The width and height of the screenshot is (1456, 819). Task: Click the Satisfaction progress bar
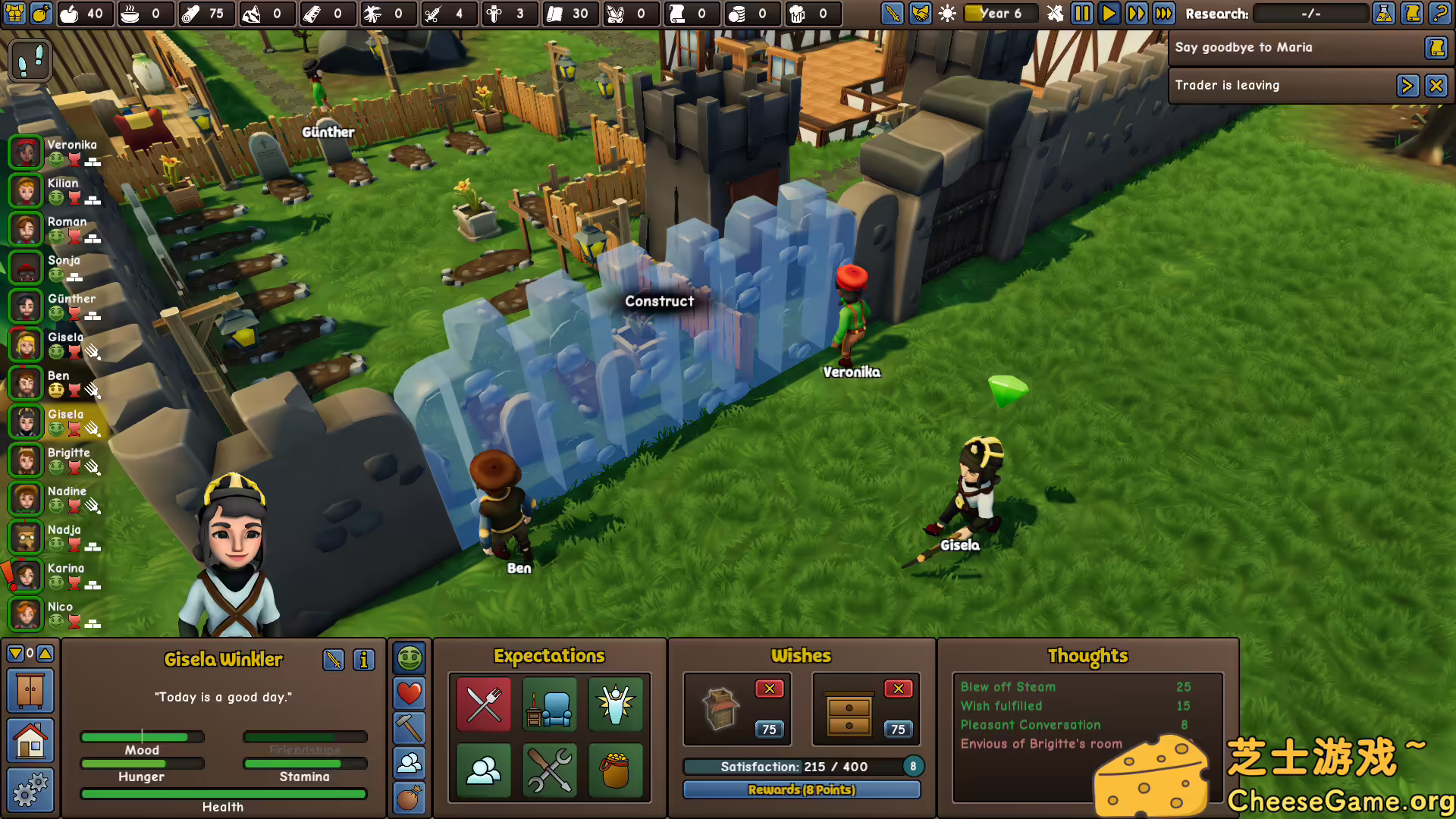click(792, 767)
